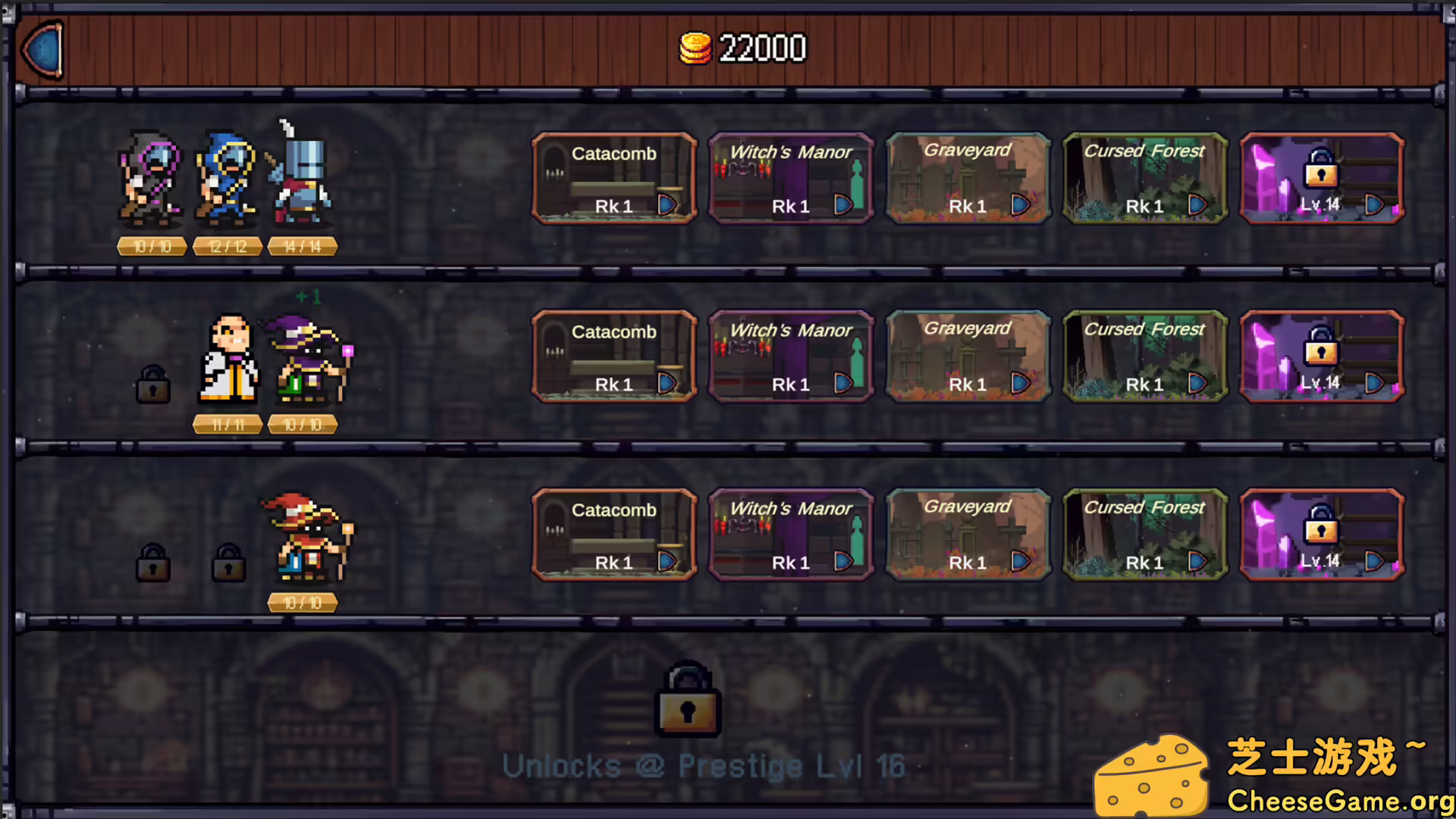Click the first locked slot in the third row

(x=153, y=564)
